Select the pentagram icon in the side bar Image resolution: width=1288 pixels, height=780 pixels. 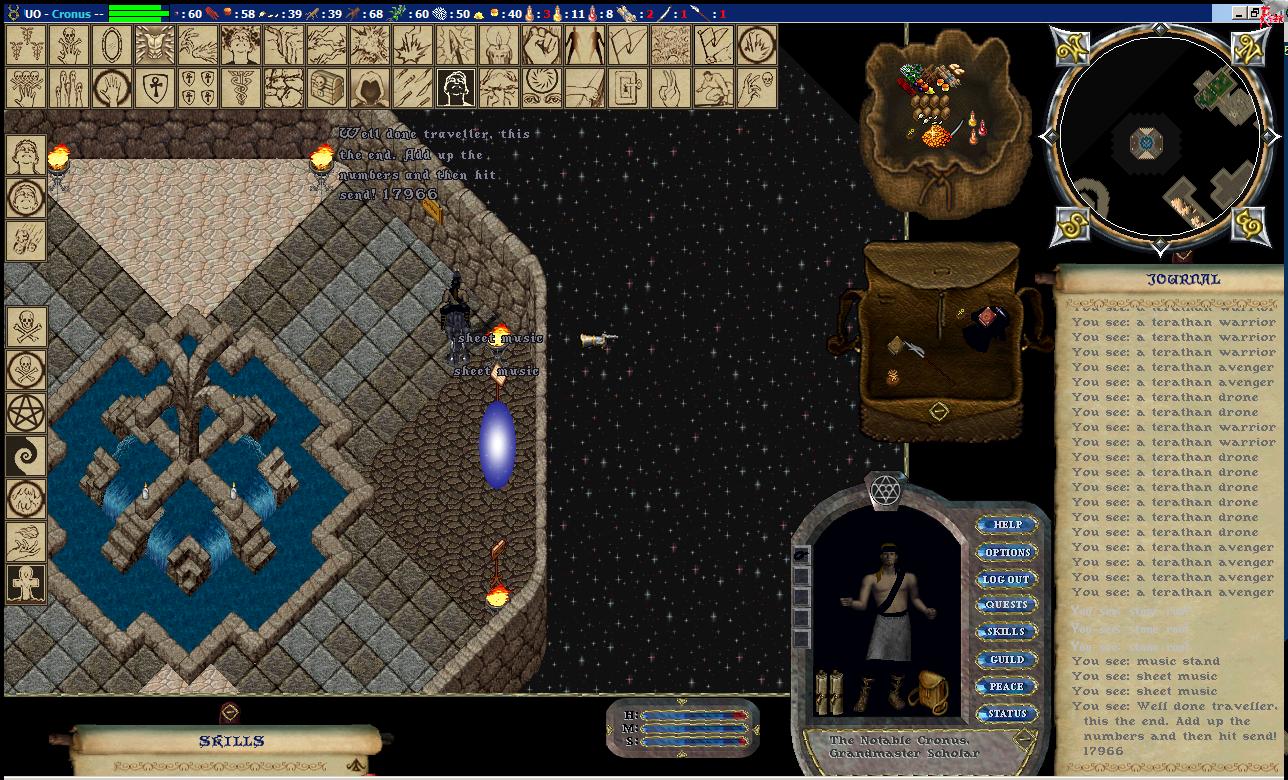[x=25, y=413]
